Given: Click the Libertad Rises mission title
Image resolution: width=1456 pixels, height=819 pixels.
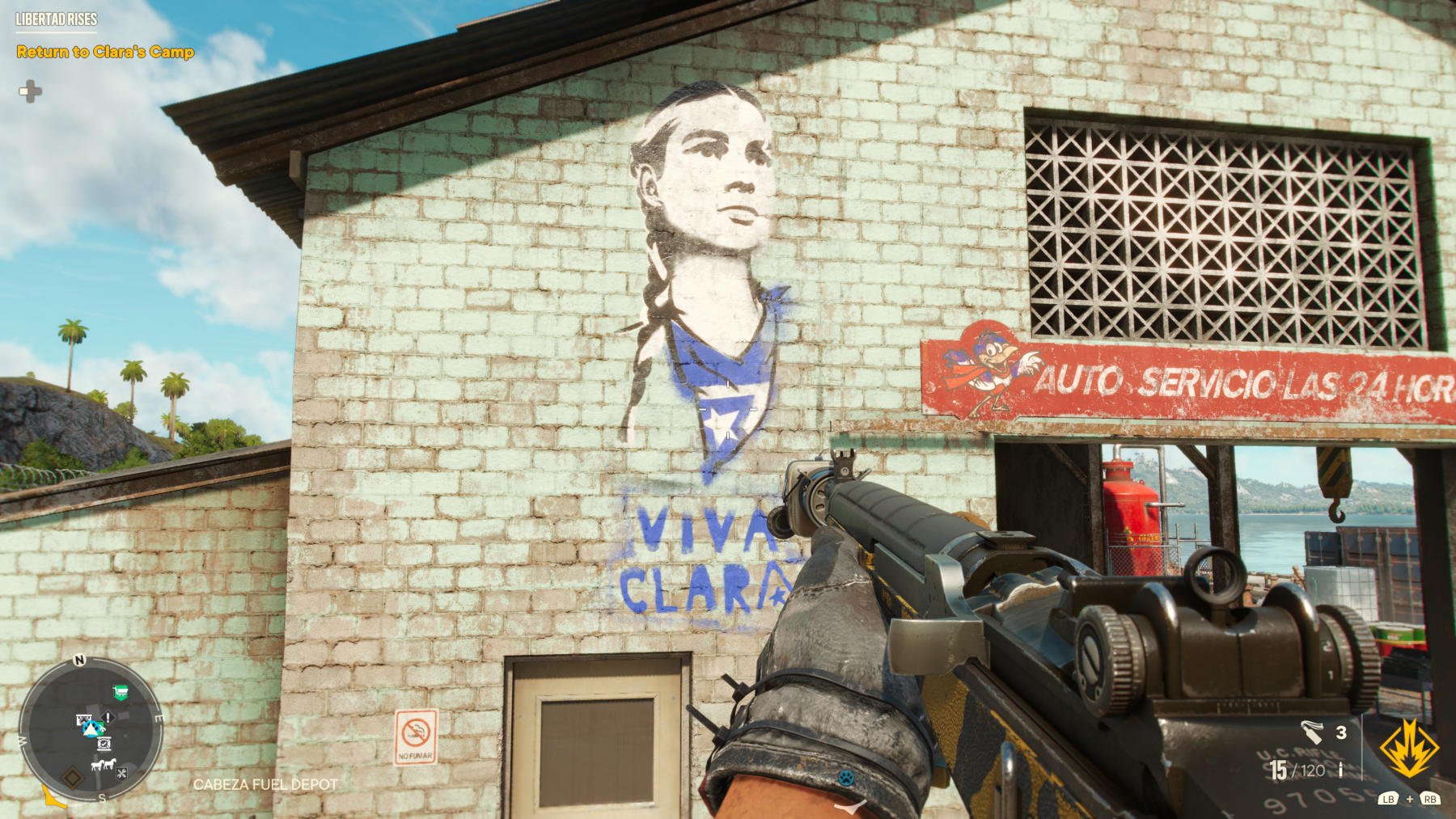Looking at the screenshot, I should tap(57, 19).
